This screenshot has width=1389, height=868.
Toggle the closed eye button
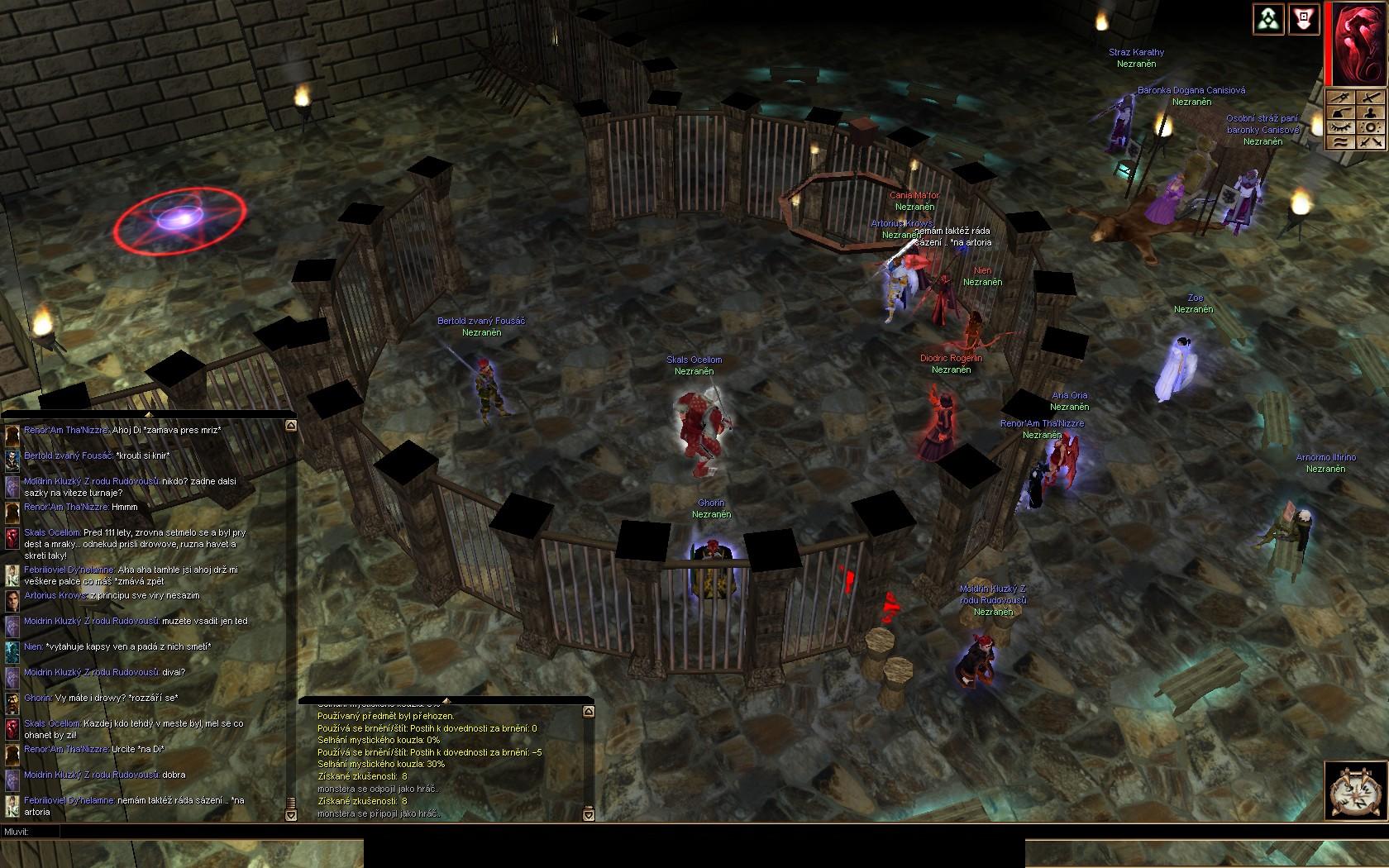click(1340, 127)
